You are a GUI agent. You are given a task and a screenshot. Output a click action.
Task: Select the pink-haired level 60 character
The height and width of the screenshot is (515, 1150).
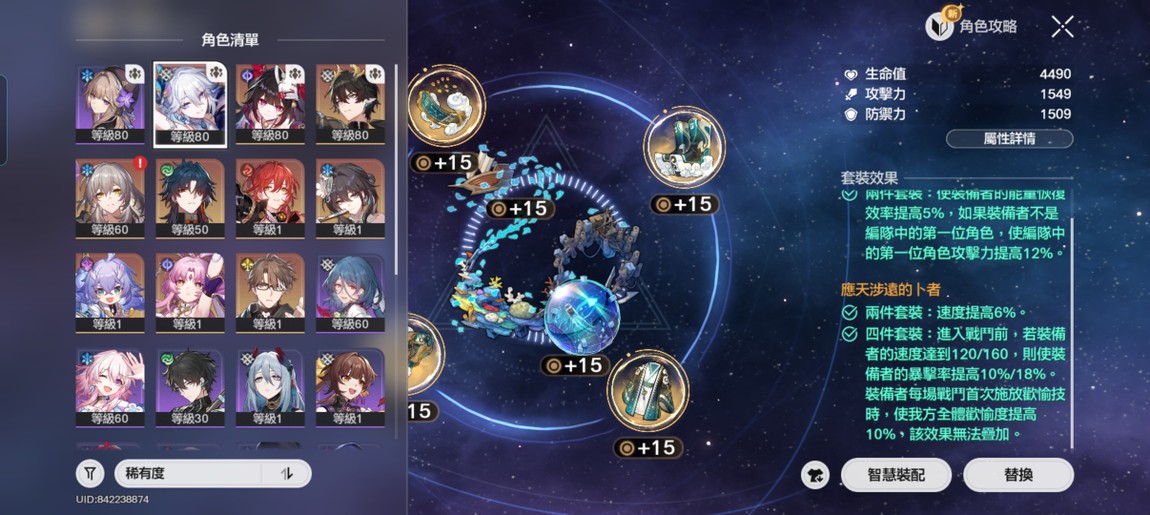click(110, 386)
